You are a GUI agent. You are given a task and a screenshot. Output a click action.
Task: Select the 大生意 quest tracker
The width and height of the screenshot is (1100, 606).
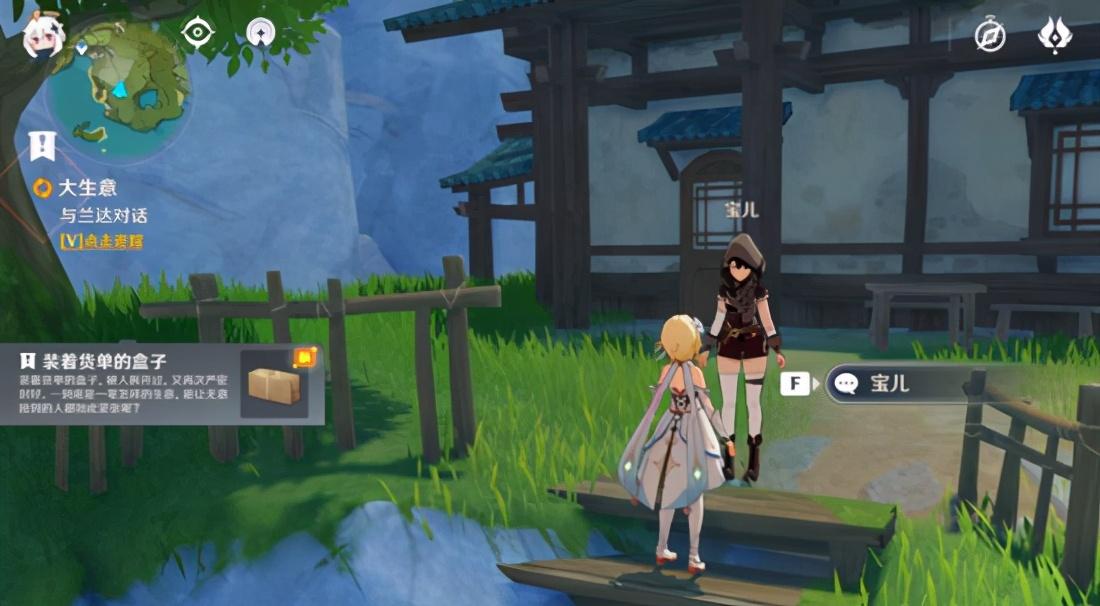(90, 187)
